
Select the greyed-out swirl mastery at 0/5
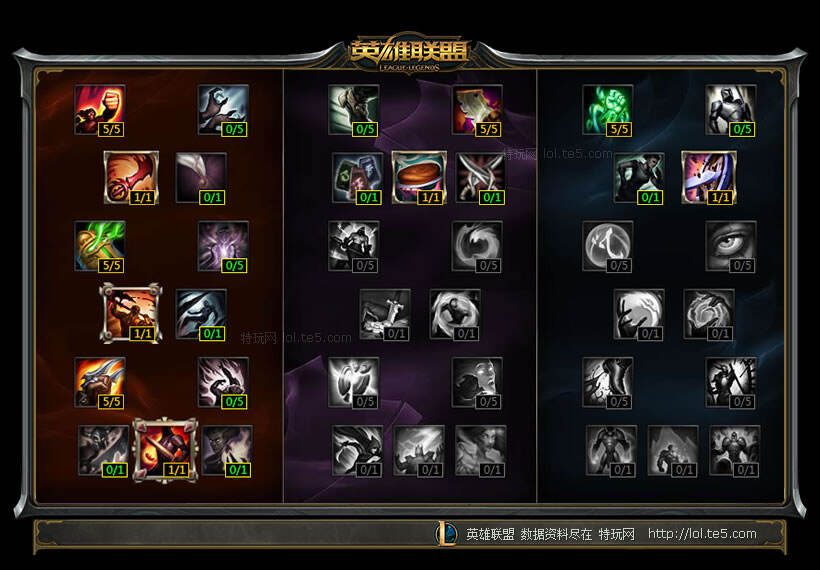point(477,246)
